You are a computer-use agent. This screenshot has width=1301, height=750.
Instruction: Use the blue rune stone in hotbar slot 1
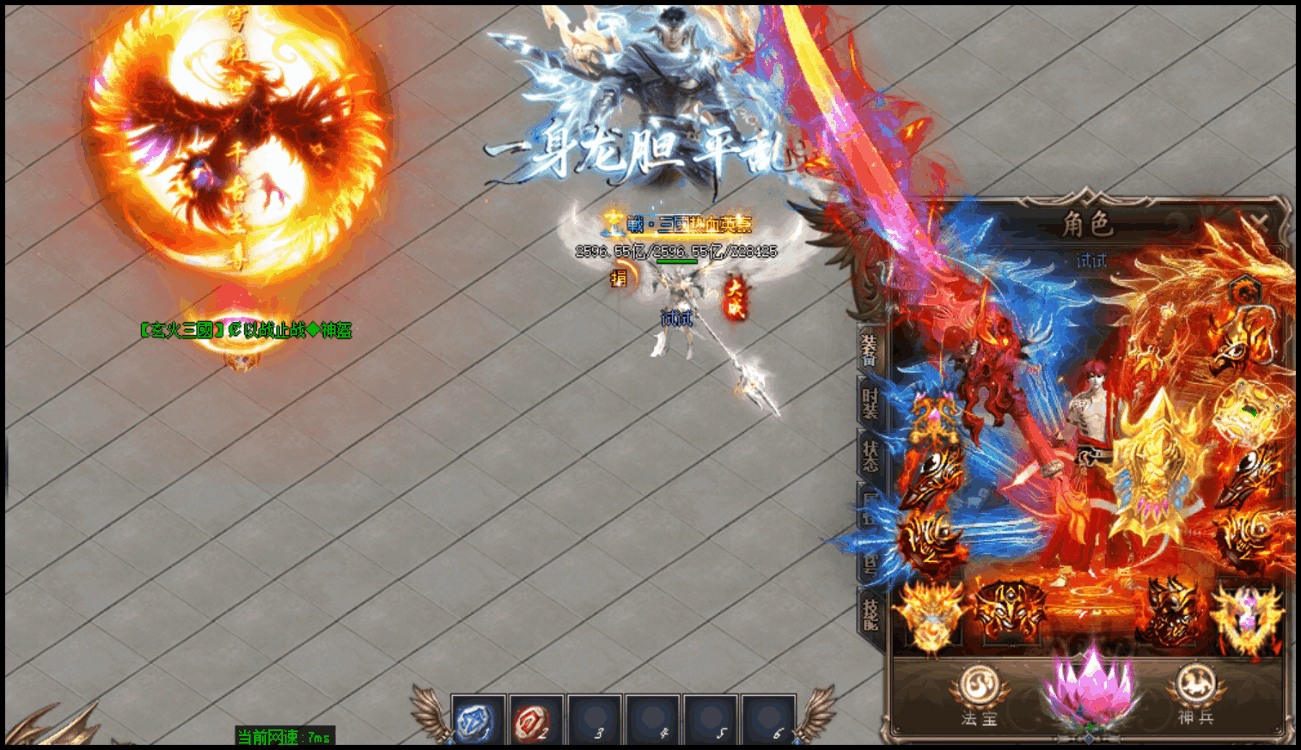coord(475,721)
